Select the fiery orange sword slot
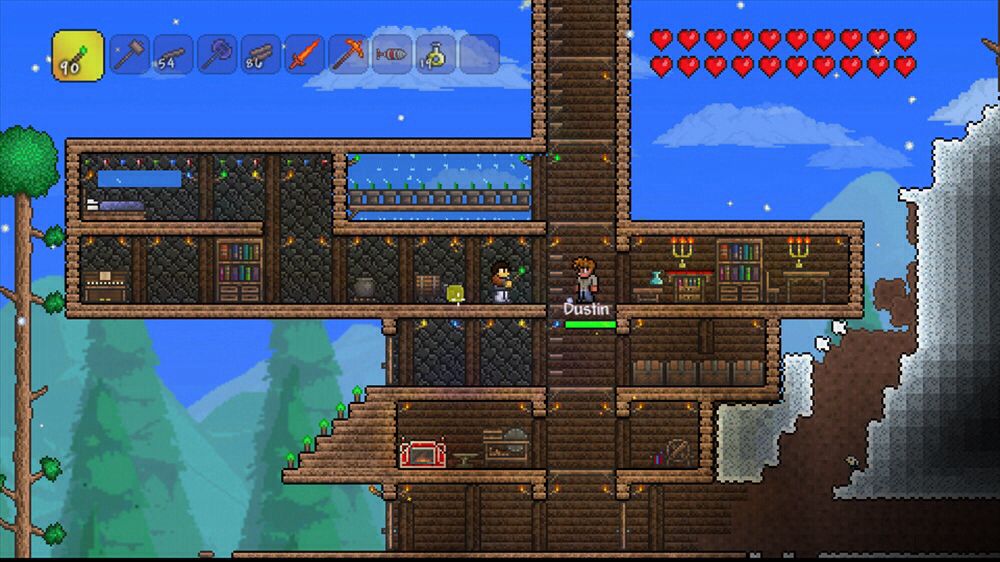The height and width of the screenshot is (562, 1000). pos(305,54)
